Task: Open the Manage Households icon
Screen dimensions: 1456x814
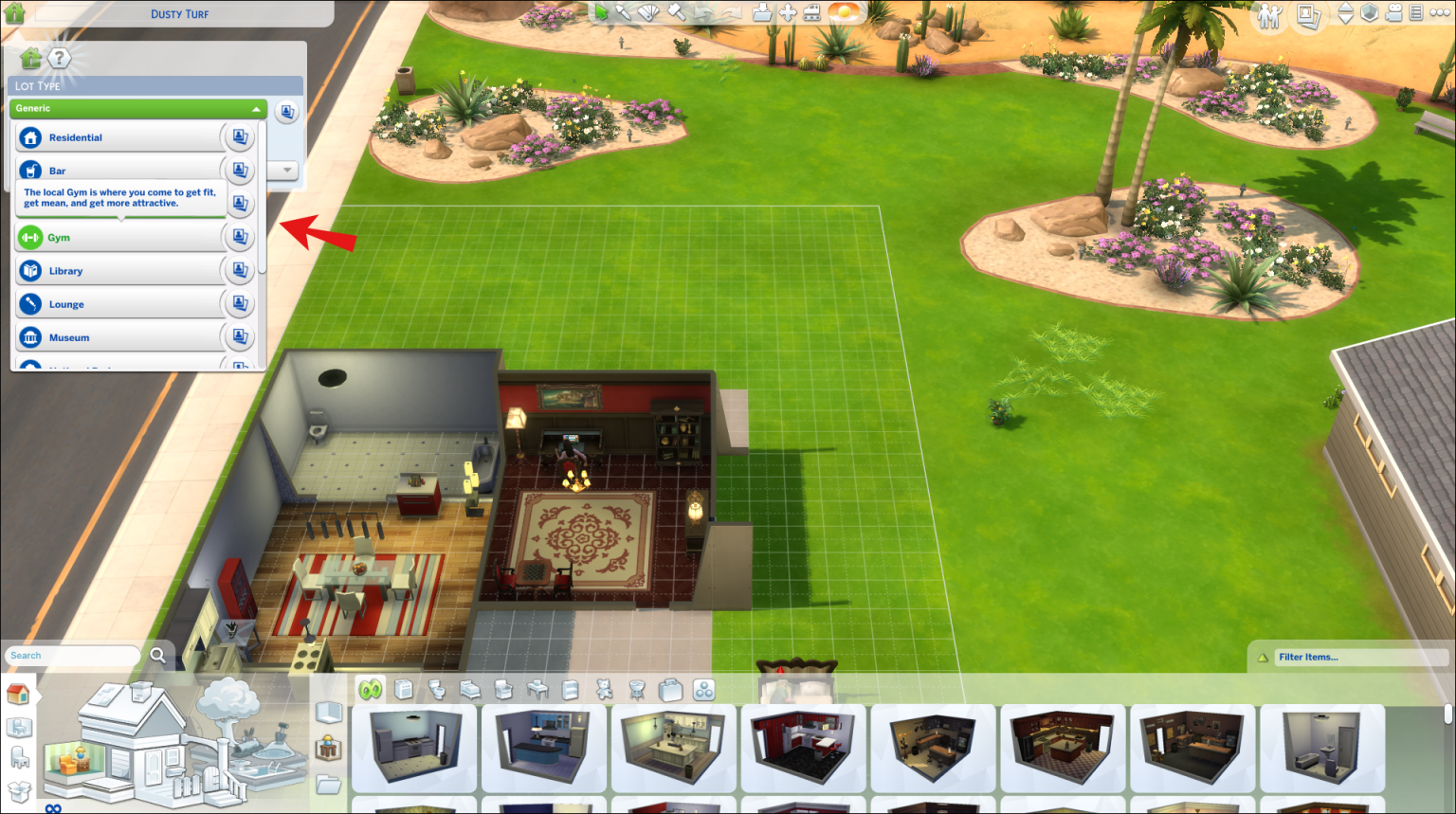Action: tap(1270, 13)
